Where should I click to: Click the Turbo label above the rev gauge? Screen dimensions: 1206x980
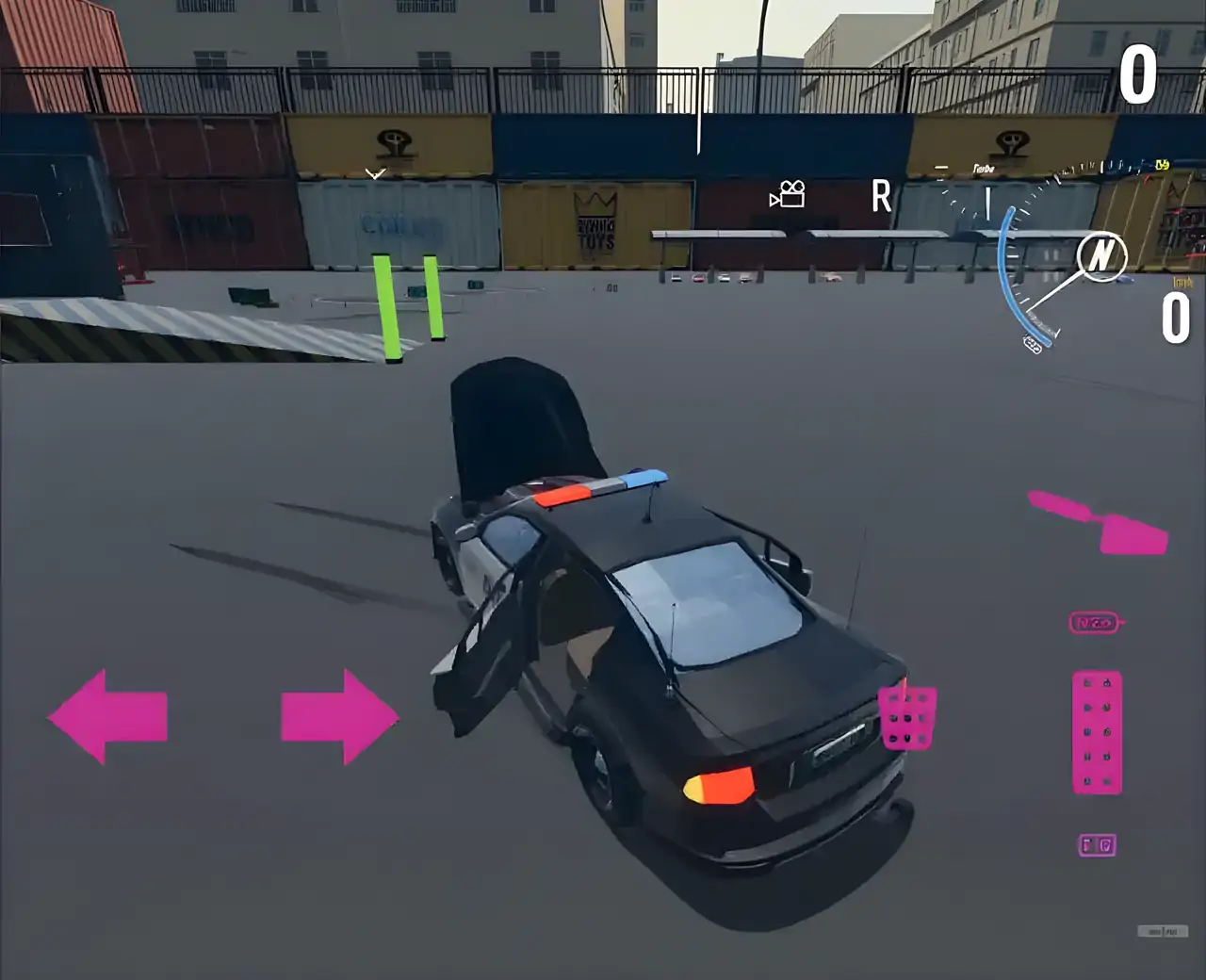(x=986, y=168)
